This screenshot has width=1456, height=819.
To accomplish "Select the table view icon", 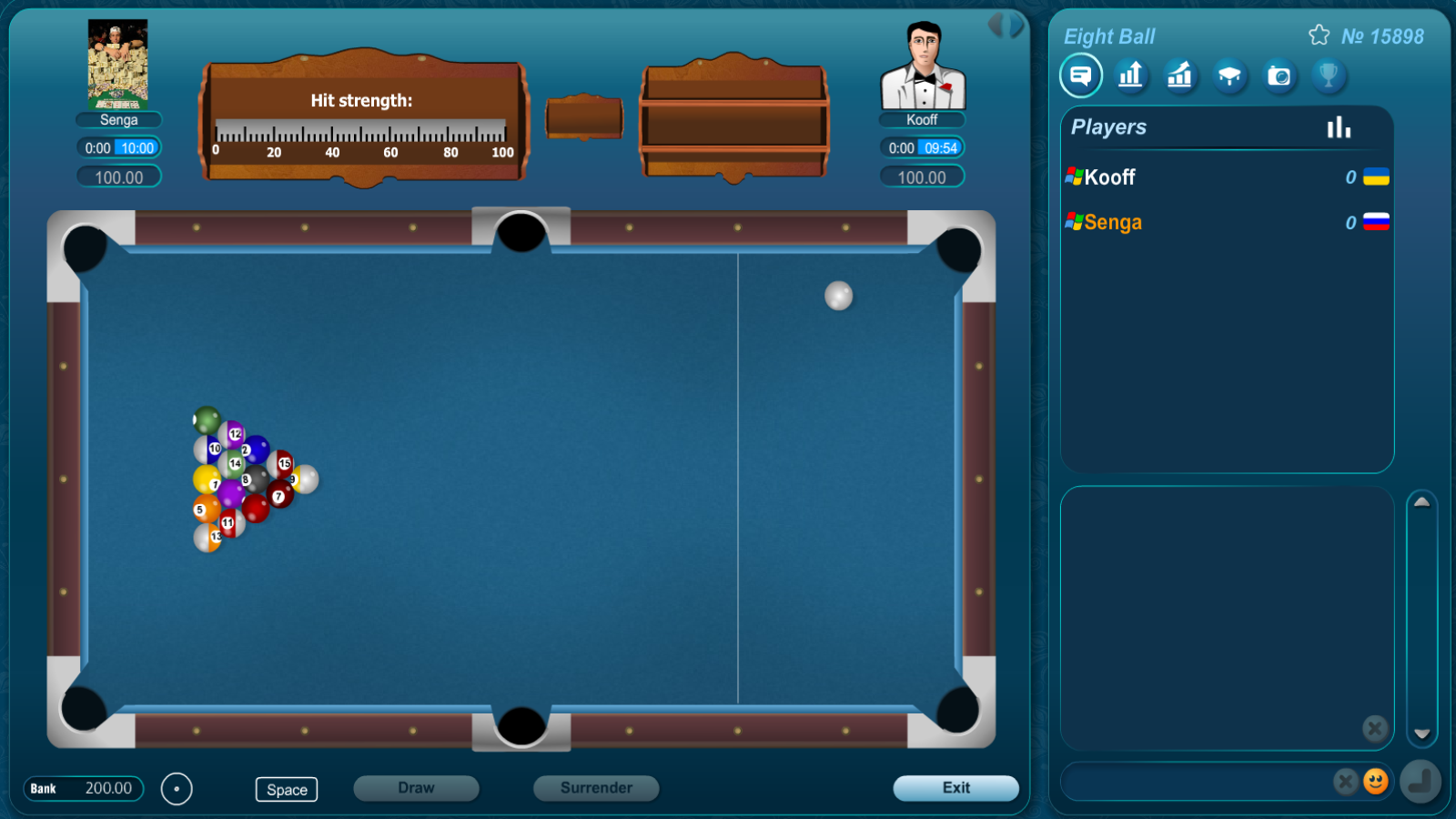I will [x=1229, y=76].
